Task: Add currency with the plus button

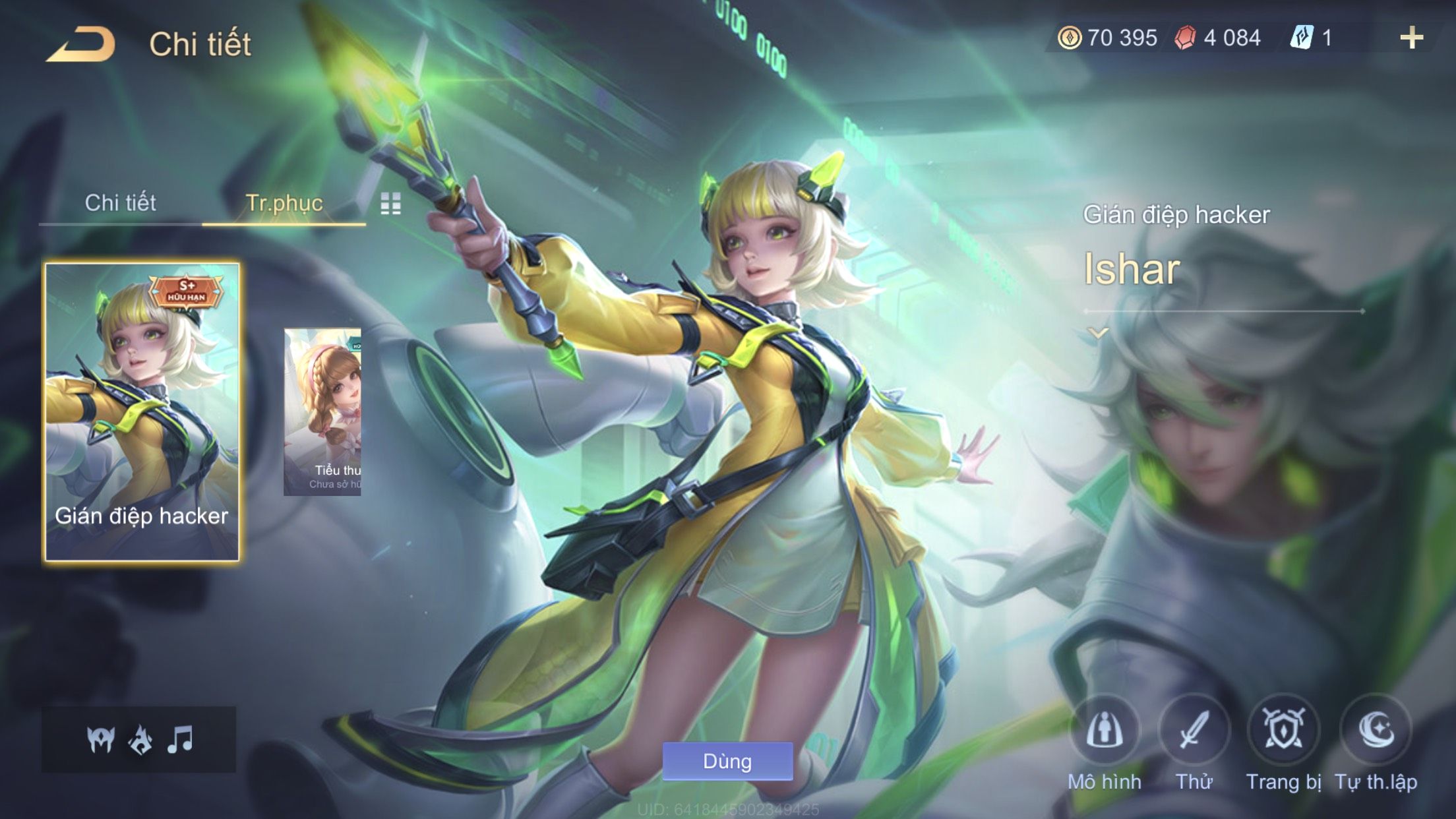Action: coord(1411,38)
